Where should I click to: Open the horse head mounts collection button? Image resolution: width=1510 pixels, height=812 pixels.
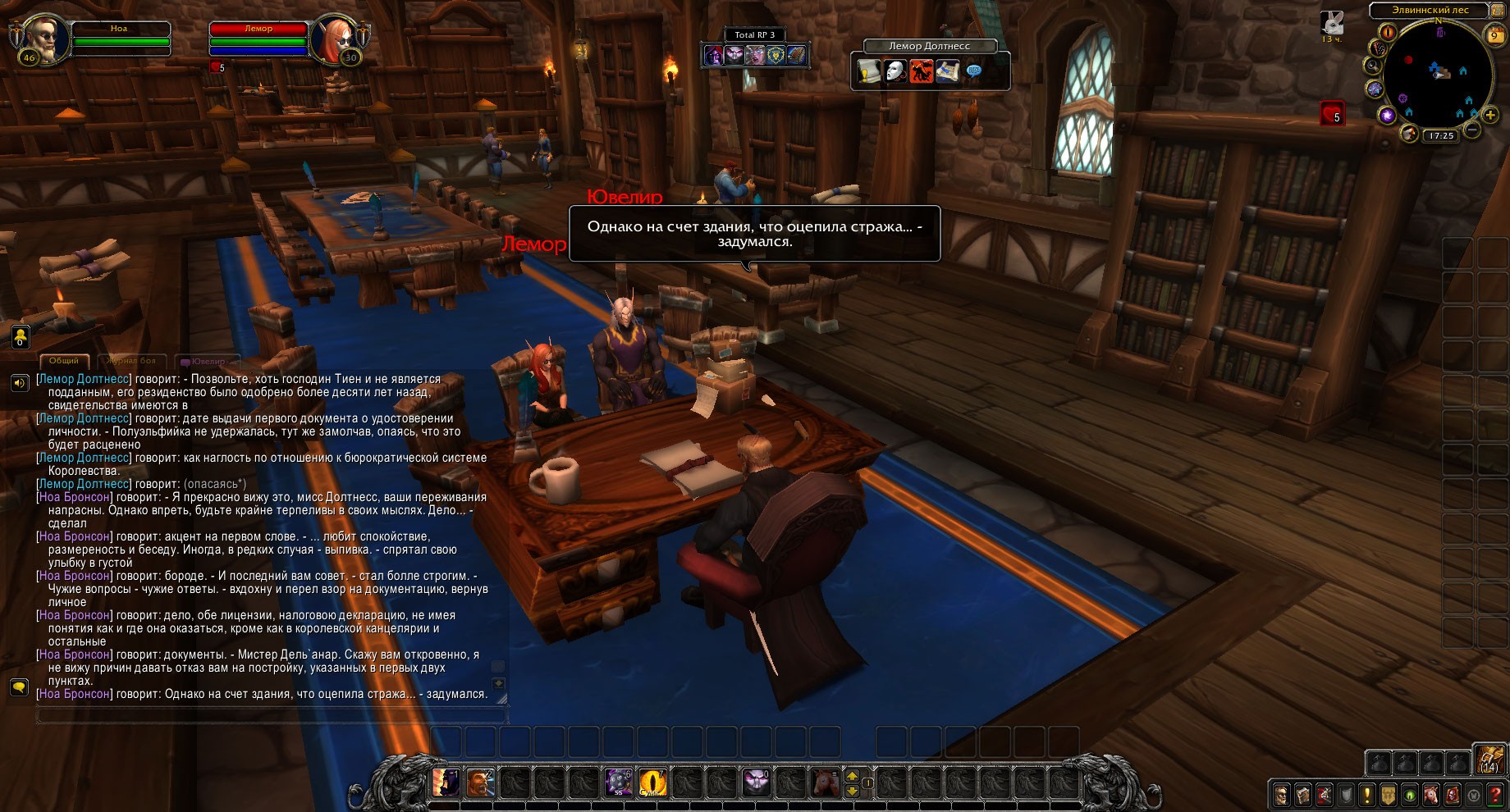[x=1431, y=794]
